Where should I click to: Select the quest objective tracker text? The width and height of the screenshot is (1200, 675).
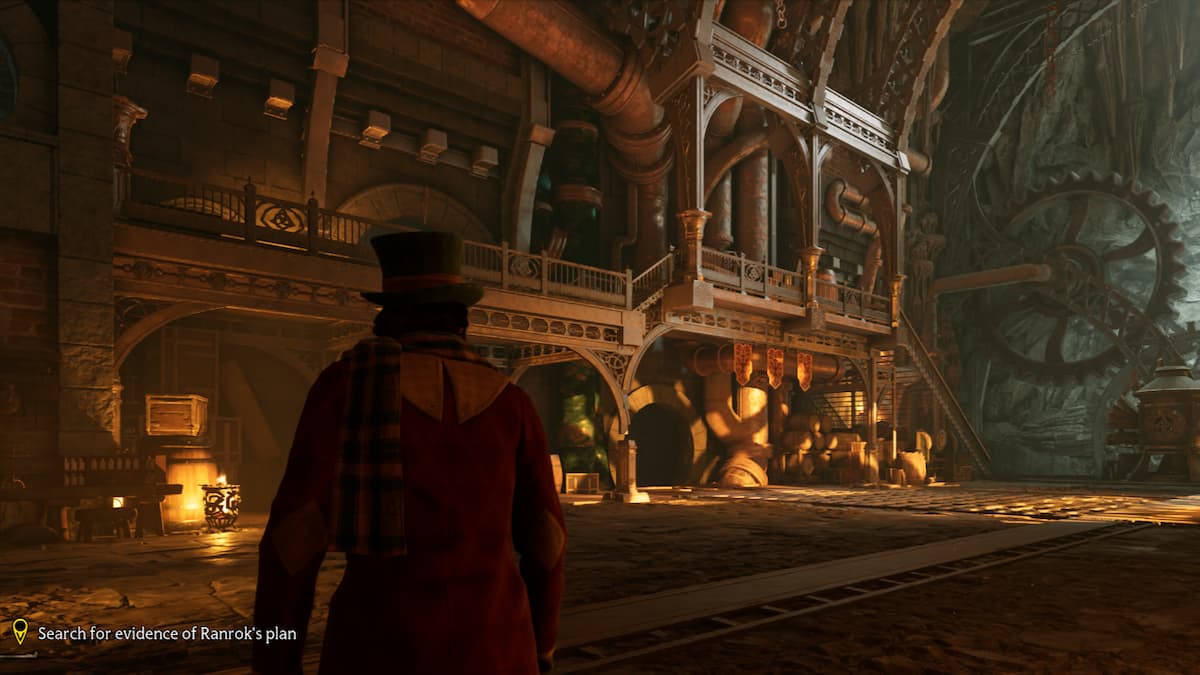(167, 633)
